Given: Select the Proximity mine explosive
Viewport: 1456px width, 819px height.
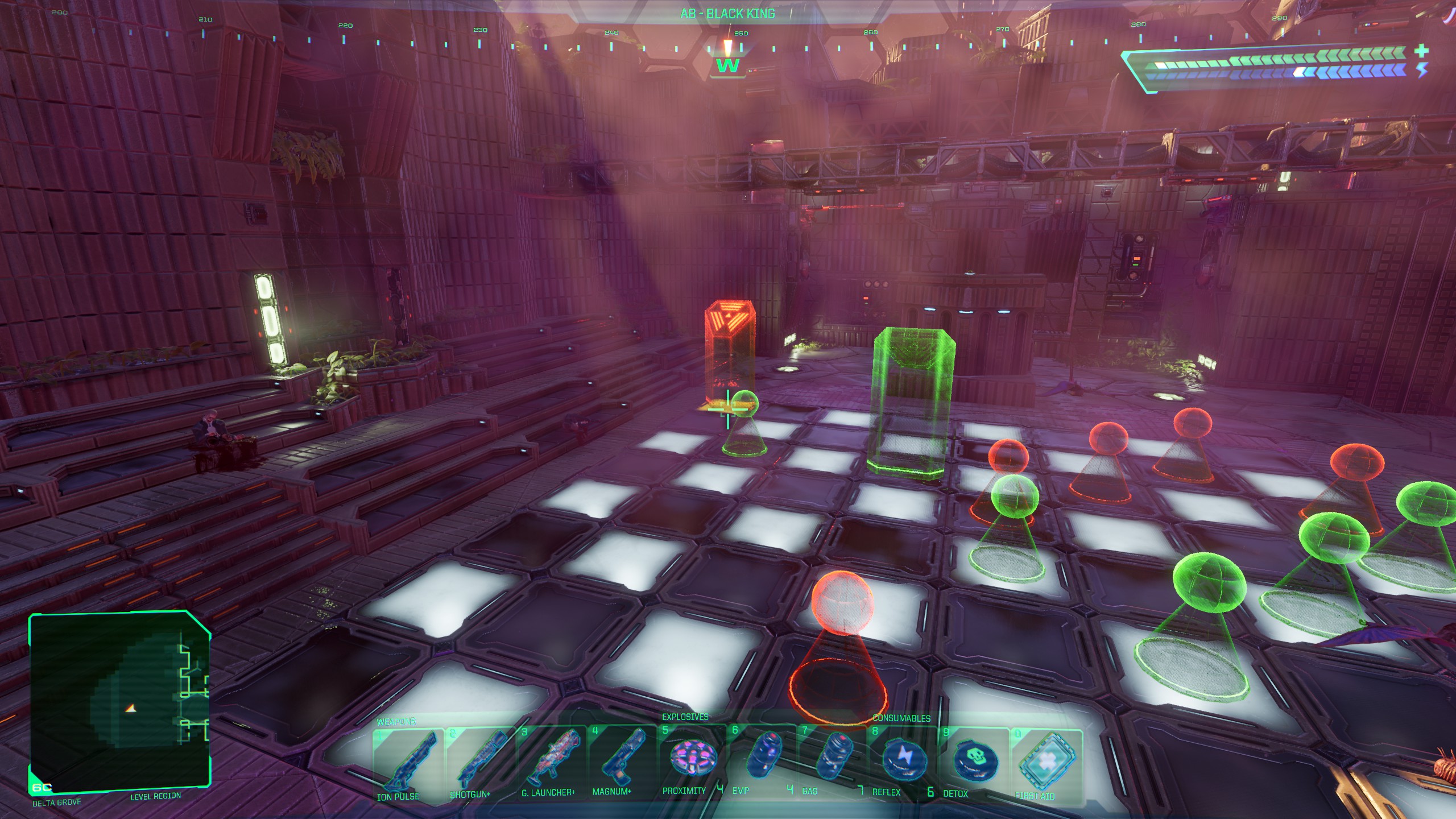Looking at the screenshot, I should click(x=692, y=758).
